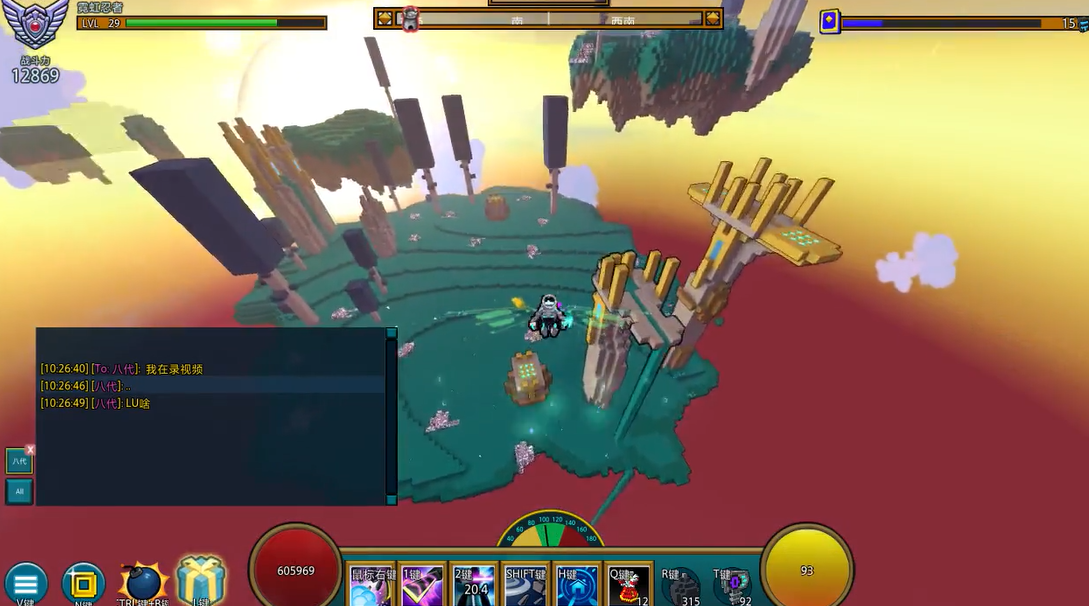Select the R key item with 315 count
Image resolution: width=1089 pixels, height=606 pixels.
[681, 587]
